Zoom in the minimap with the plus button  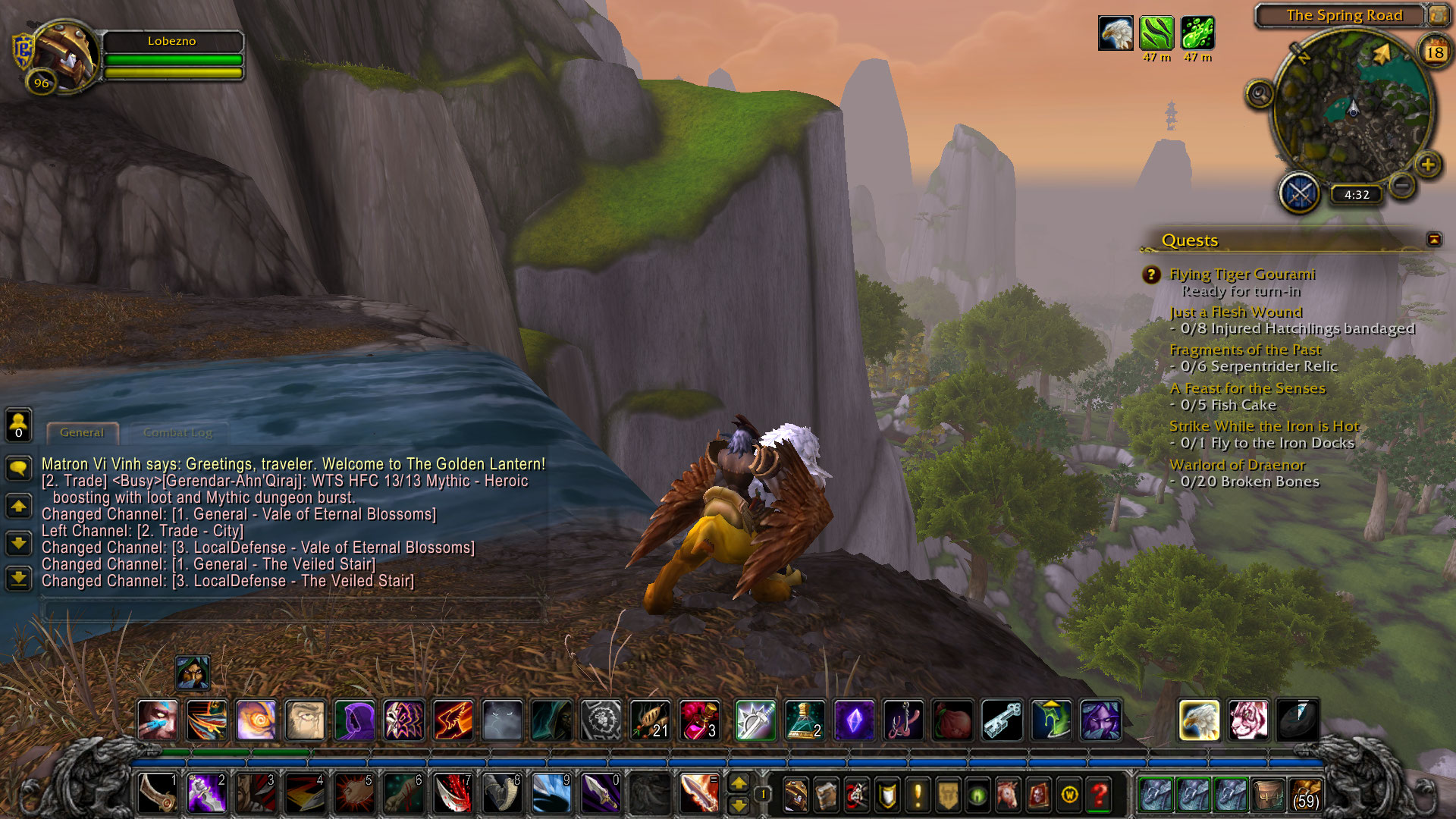(x=1428, y=165)
